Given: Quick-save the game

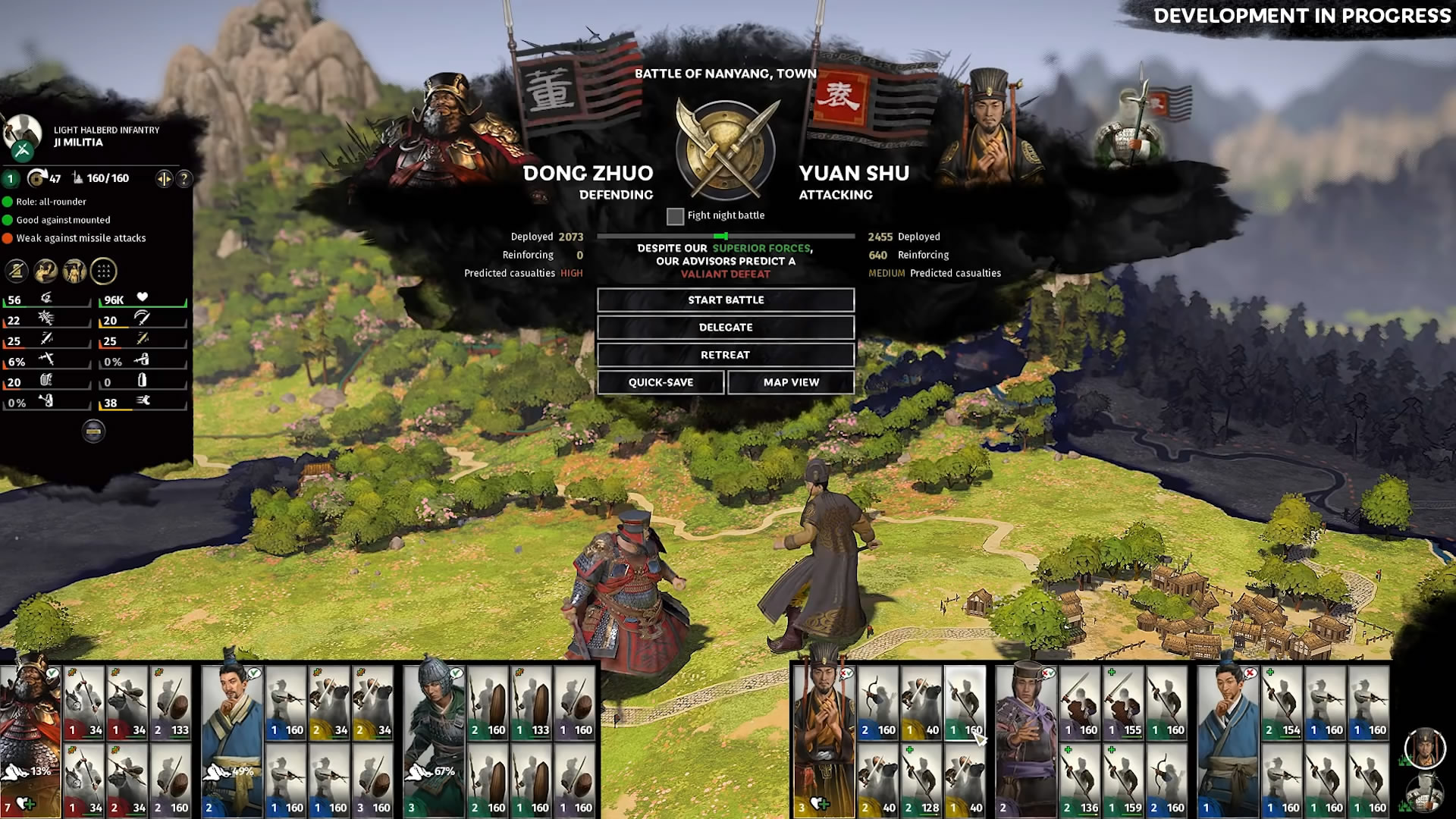Looking at the screenshot, I should (x=661, y=382).
